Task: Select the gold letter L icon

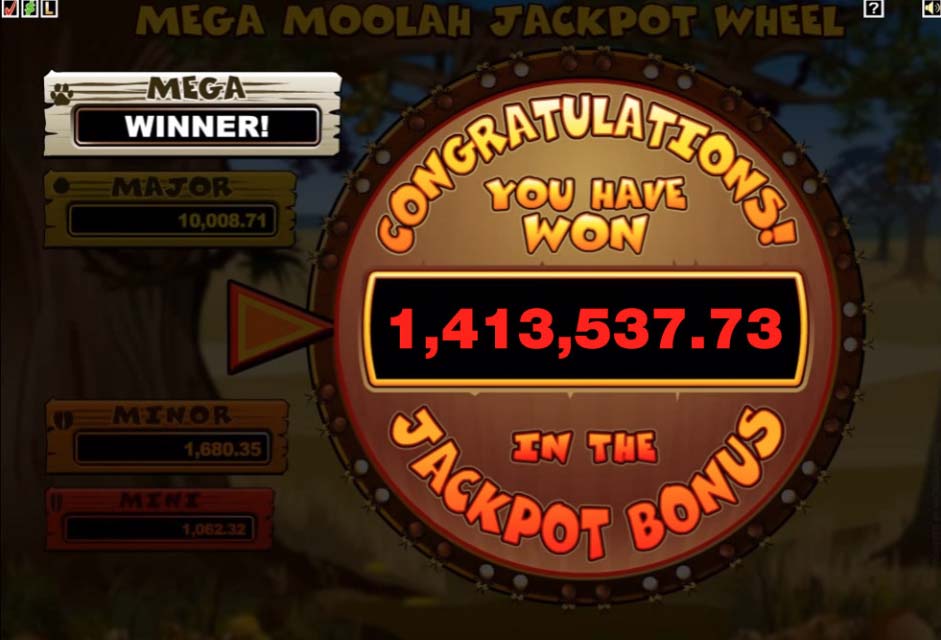Action: pos(49,9)
